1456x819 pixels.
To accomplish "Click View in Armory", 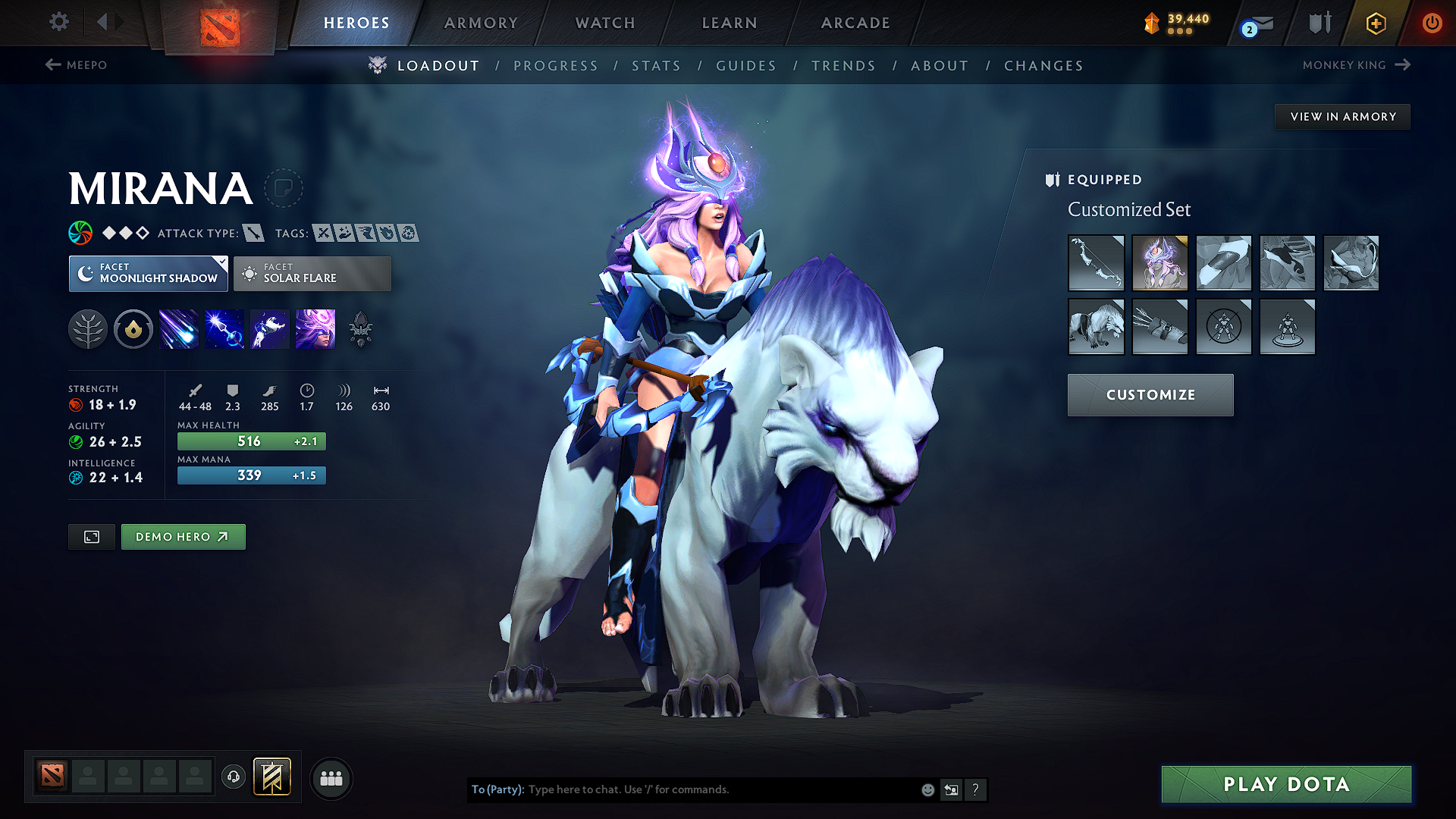I will pos(1342,116).
